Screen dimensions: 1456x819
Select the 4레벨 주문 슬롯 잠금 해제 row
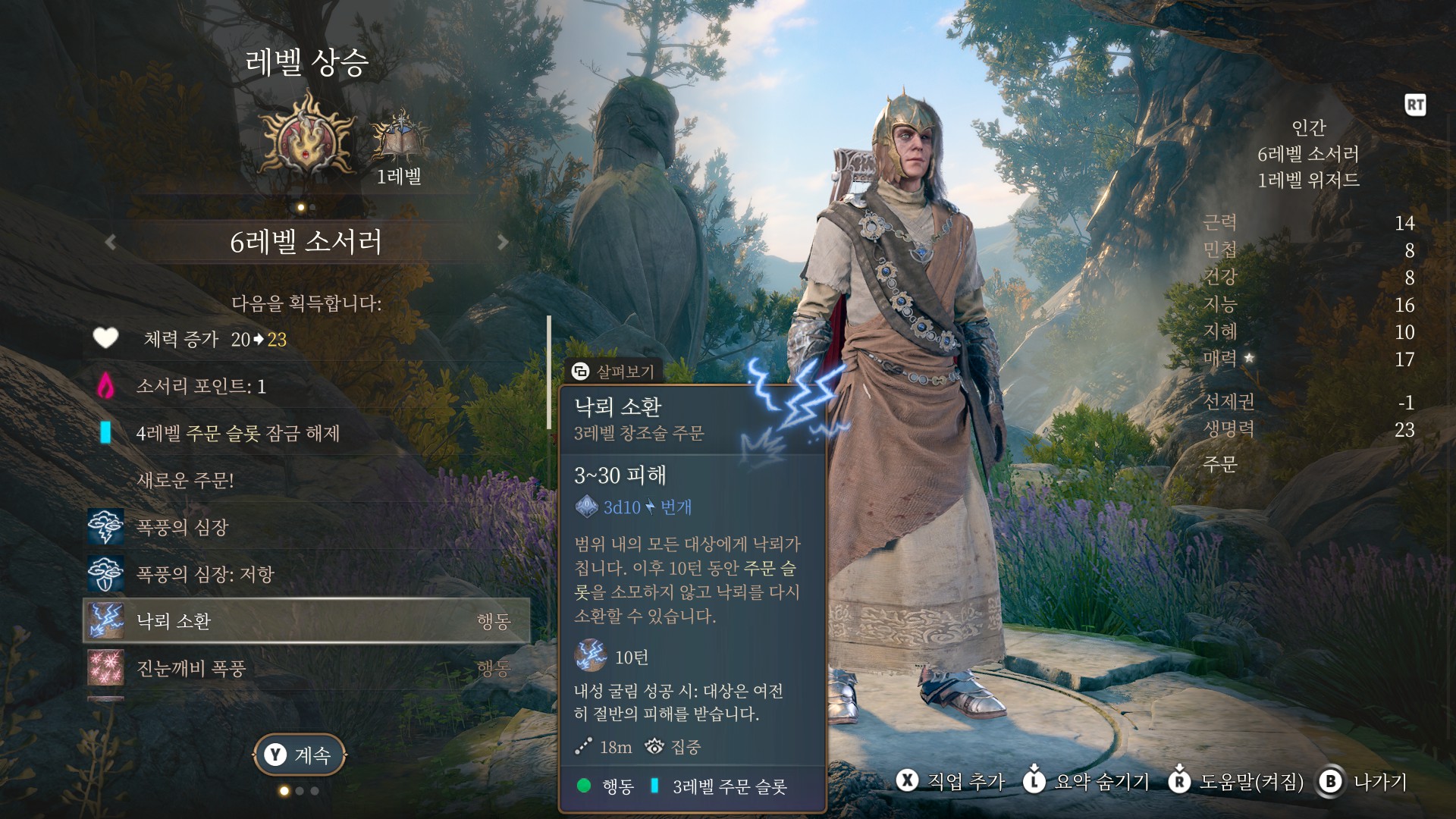305,433
